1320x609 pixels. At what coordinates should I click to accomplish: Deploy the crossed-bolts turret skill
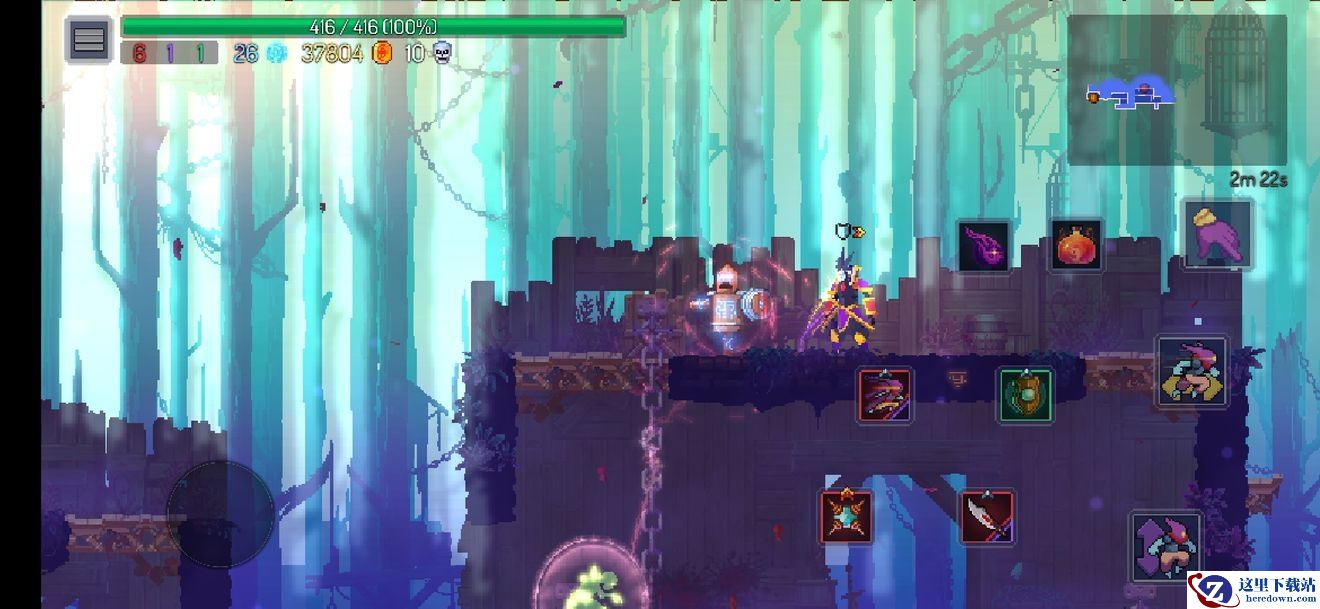[846, 517]
